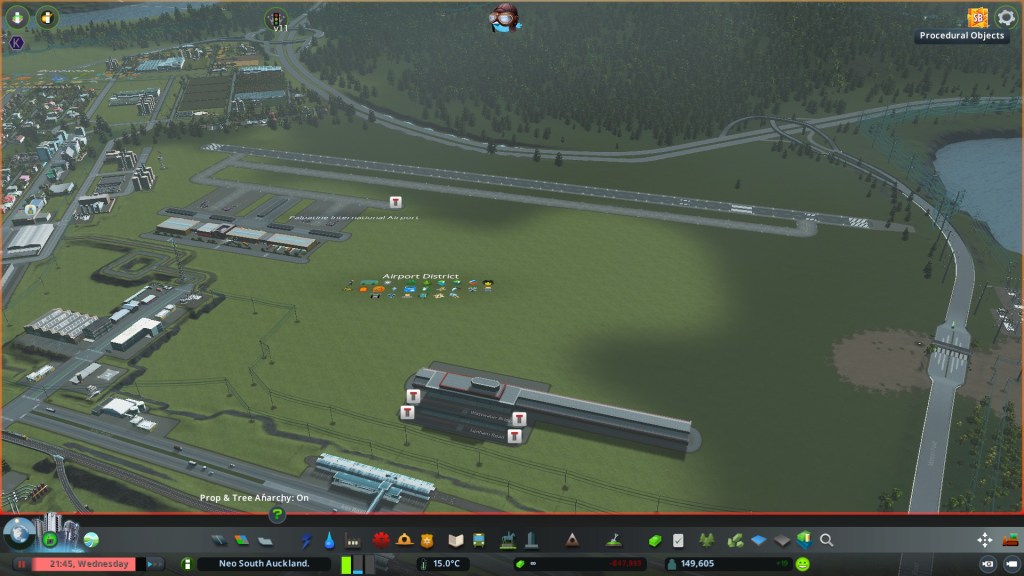This screenshot has height=576, width=1024.
Task: Open the Electricity build menu
Action: pos(306,540)
